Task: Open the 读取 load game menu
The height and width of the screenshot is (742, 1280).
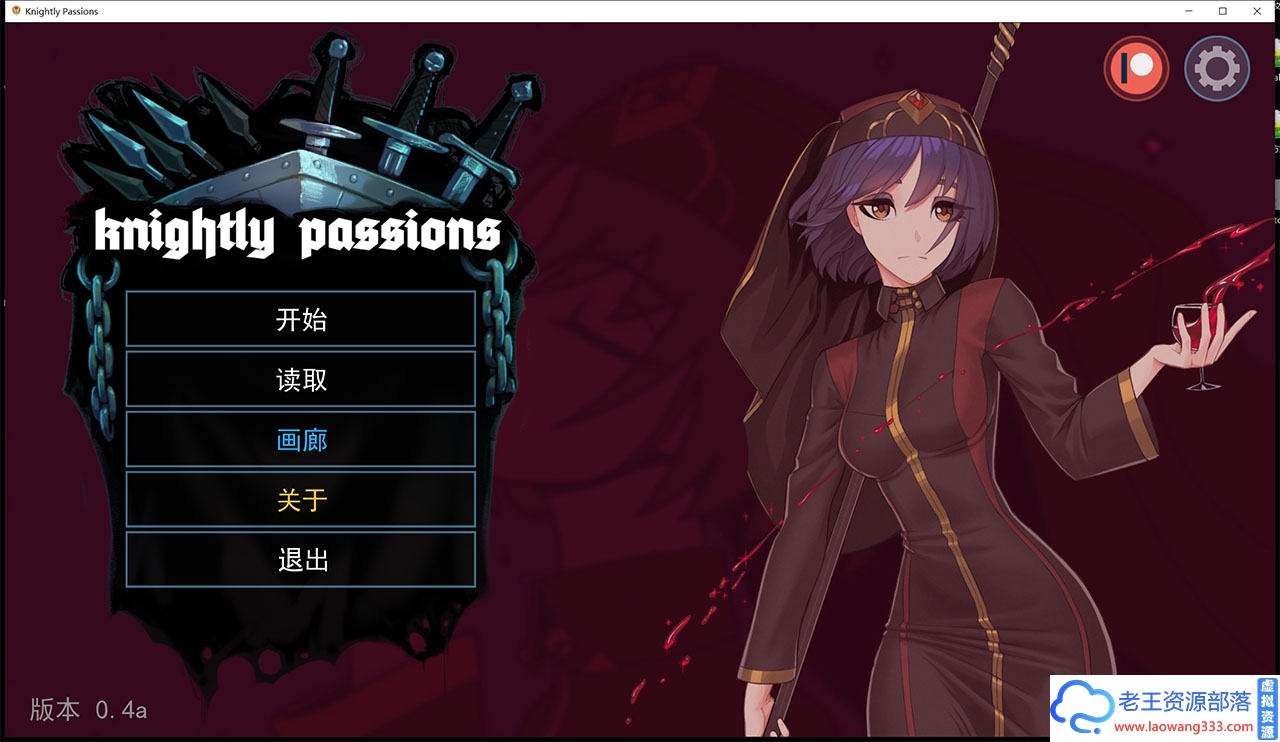Action: coord(300,379)
